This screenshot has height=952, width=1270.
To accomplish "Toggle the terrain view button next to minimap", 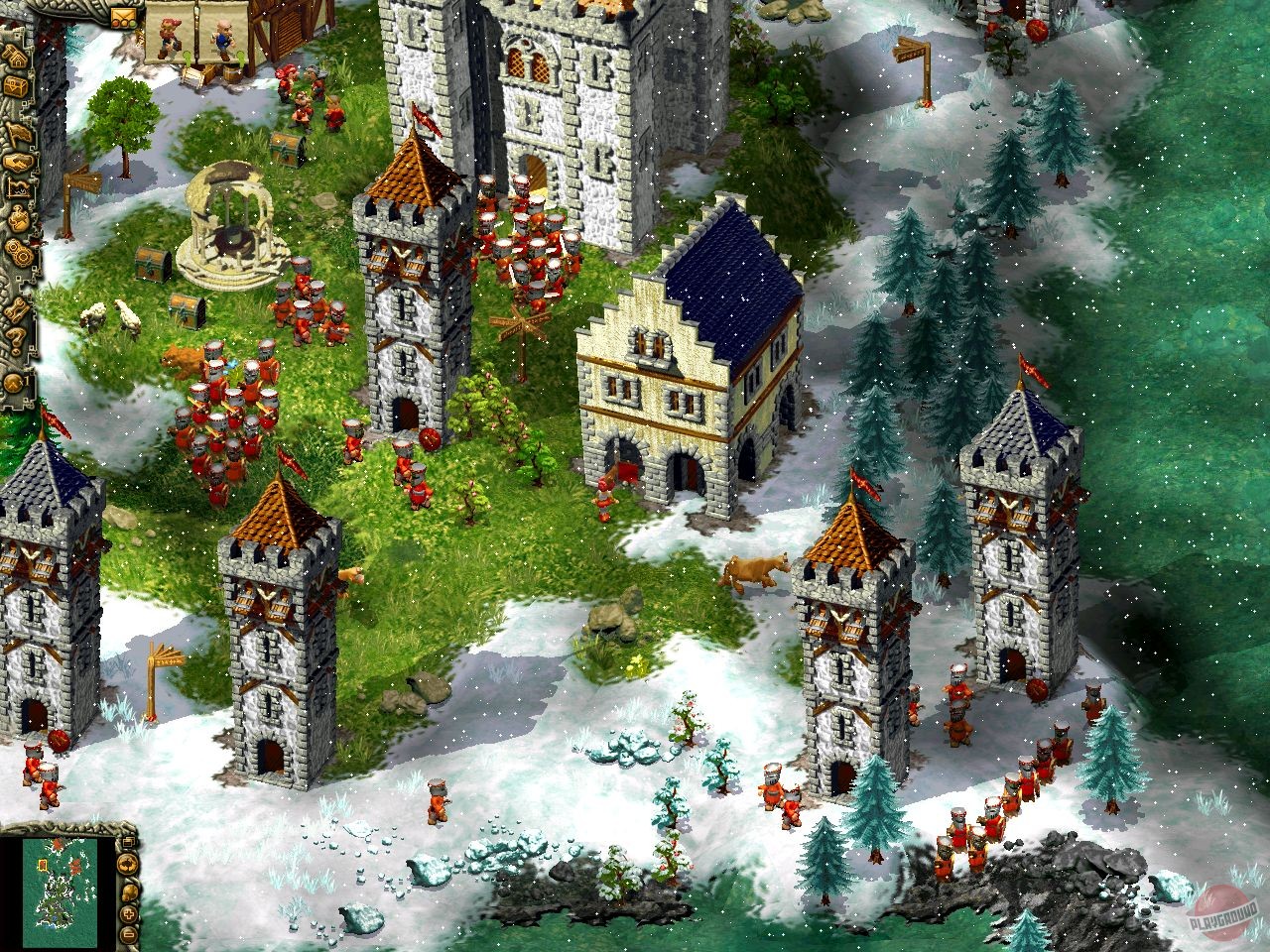I will (x=128, y=865).
